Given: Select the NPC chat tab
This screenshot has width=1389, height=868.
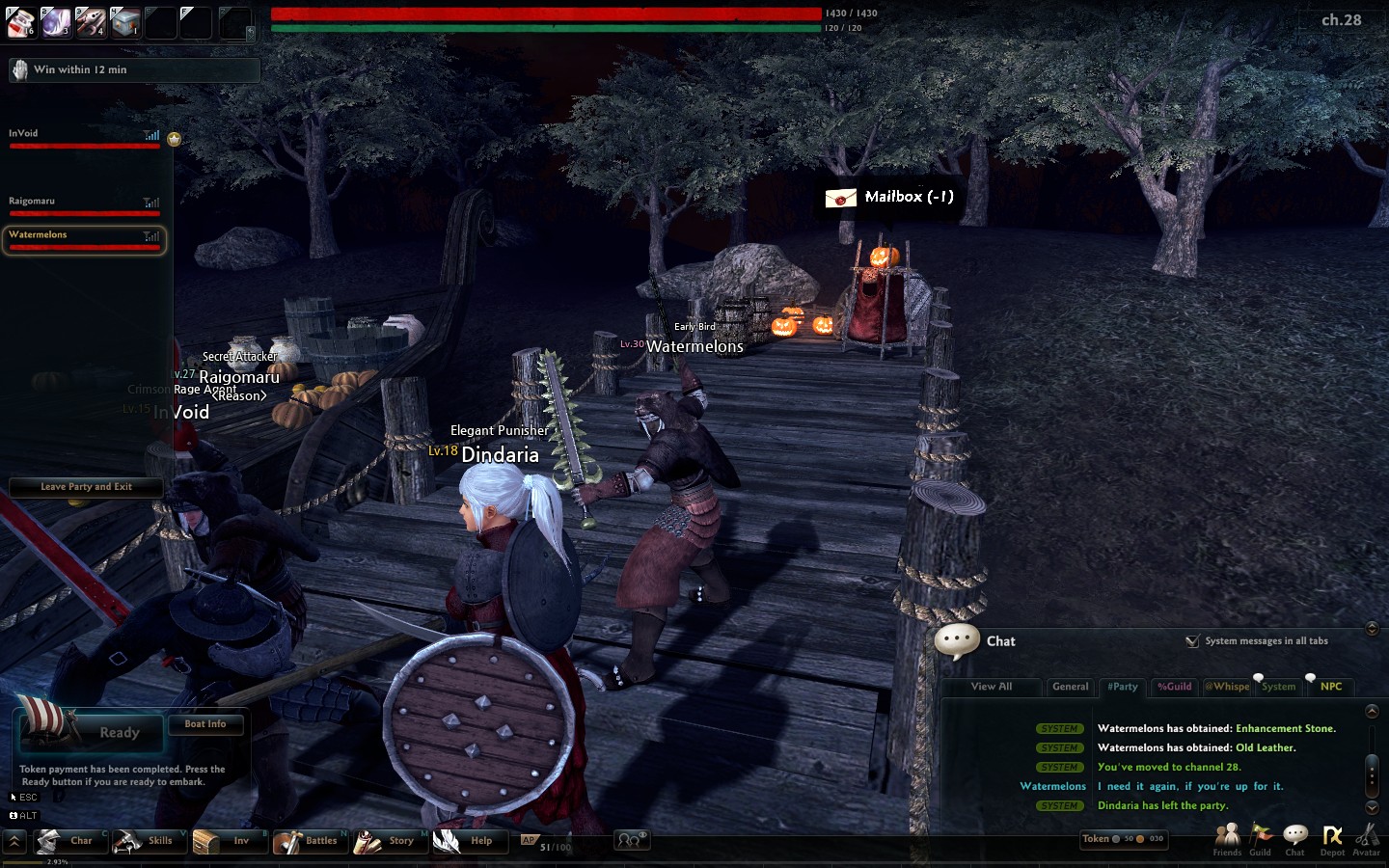Looking at the screenshot, I should click(1331, 687).
